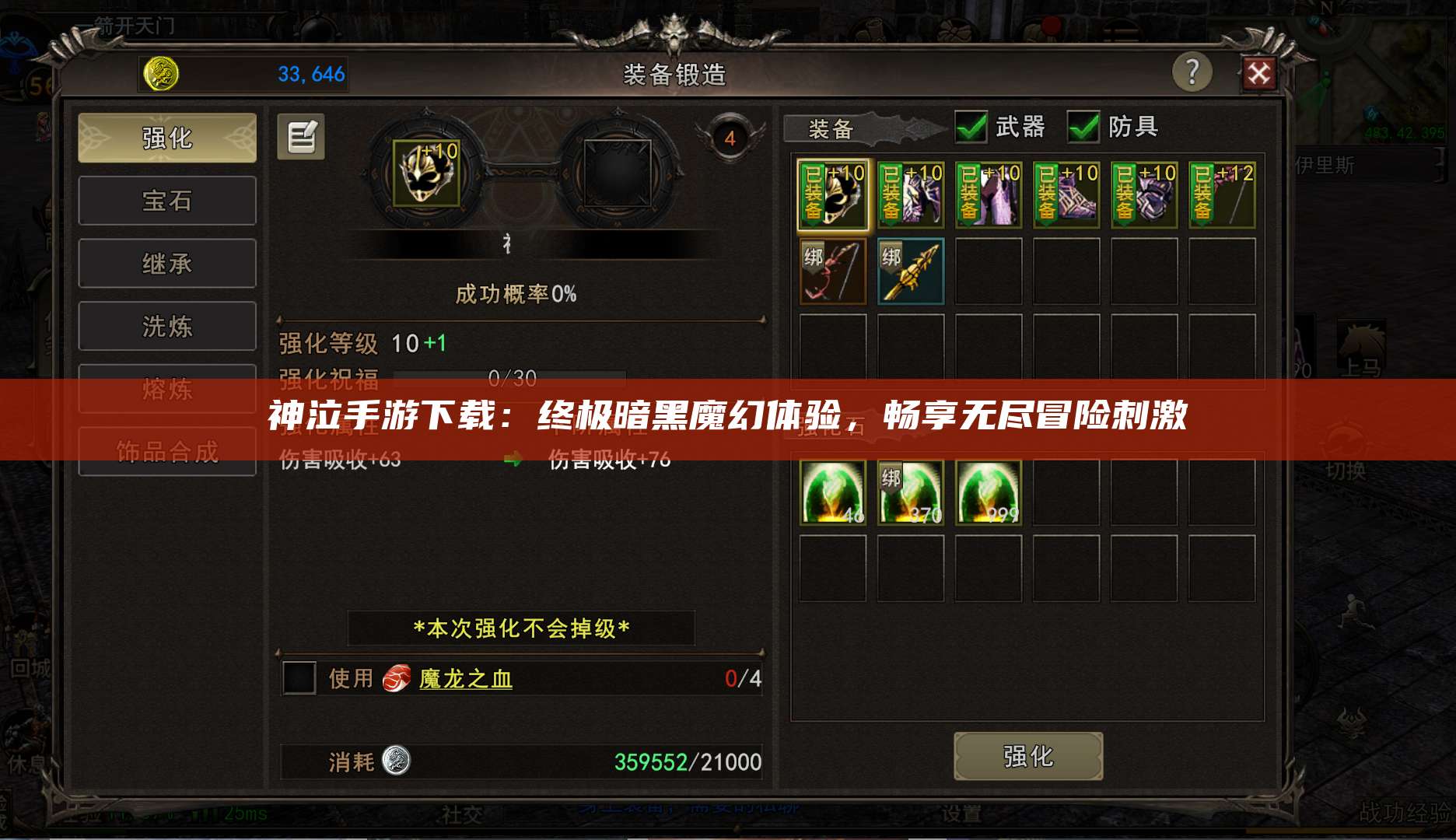Select the bound bow in equipment list
1456x840 pixels.
point(831,271)
